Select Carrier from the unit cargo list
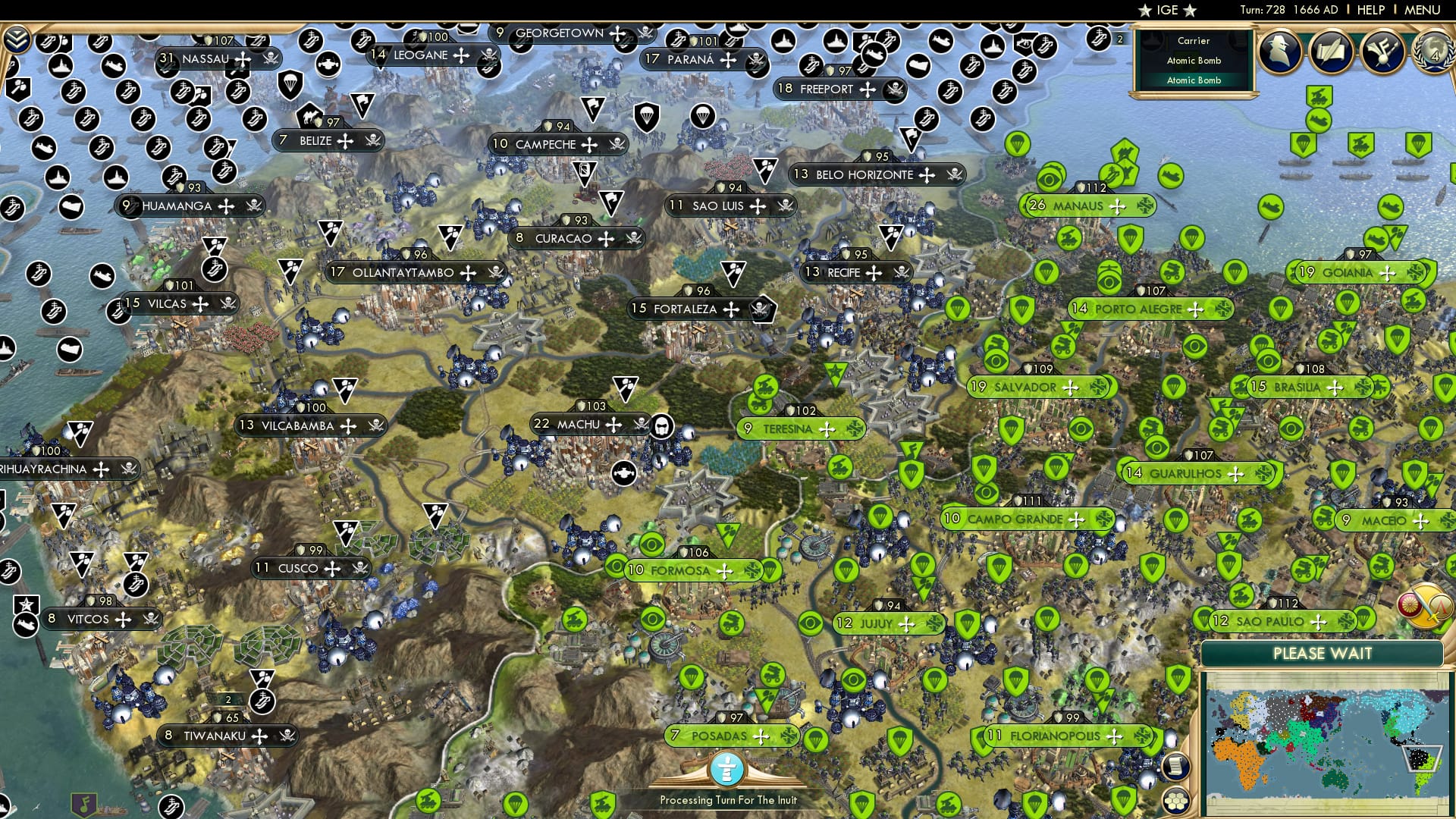The width and height of the screenshot is (1456, 819). click(x=1193, y=40)
